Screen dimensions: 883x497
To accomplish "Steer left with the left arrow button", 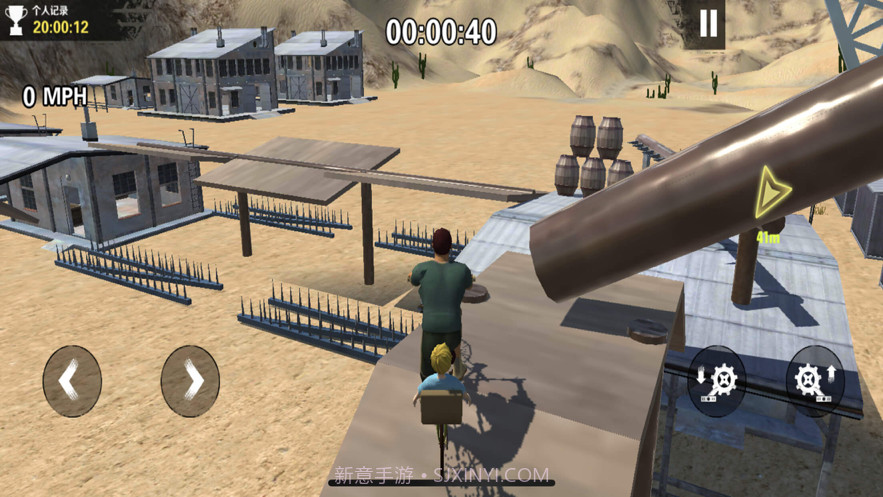I will (x=72, y=381).
